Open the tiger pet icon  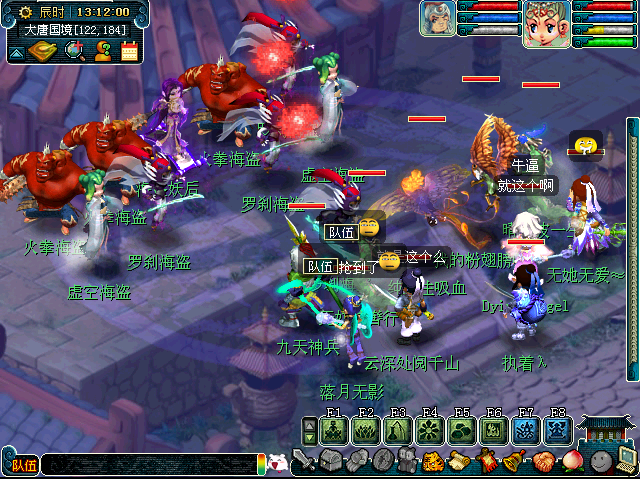(434, 462)
